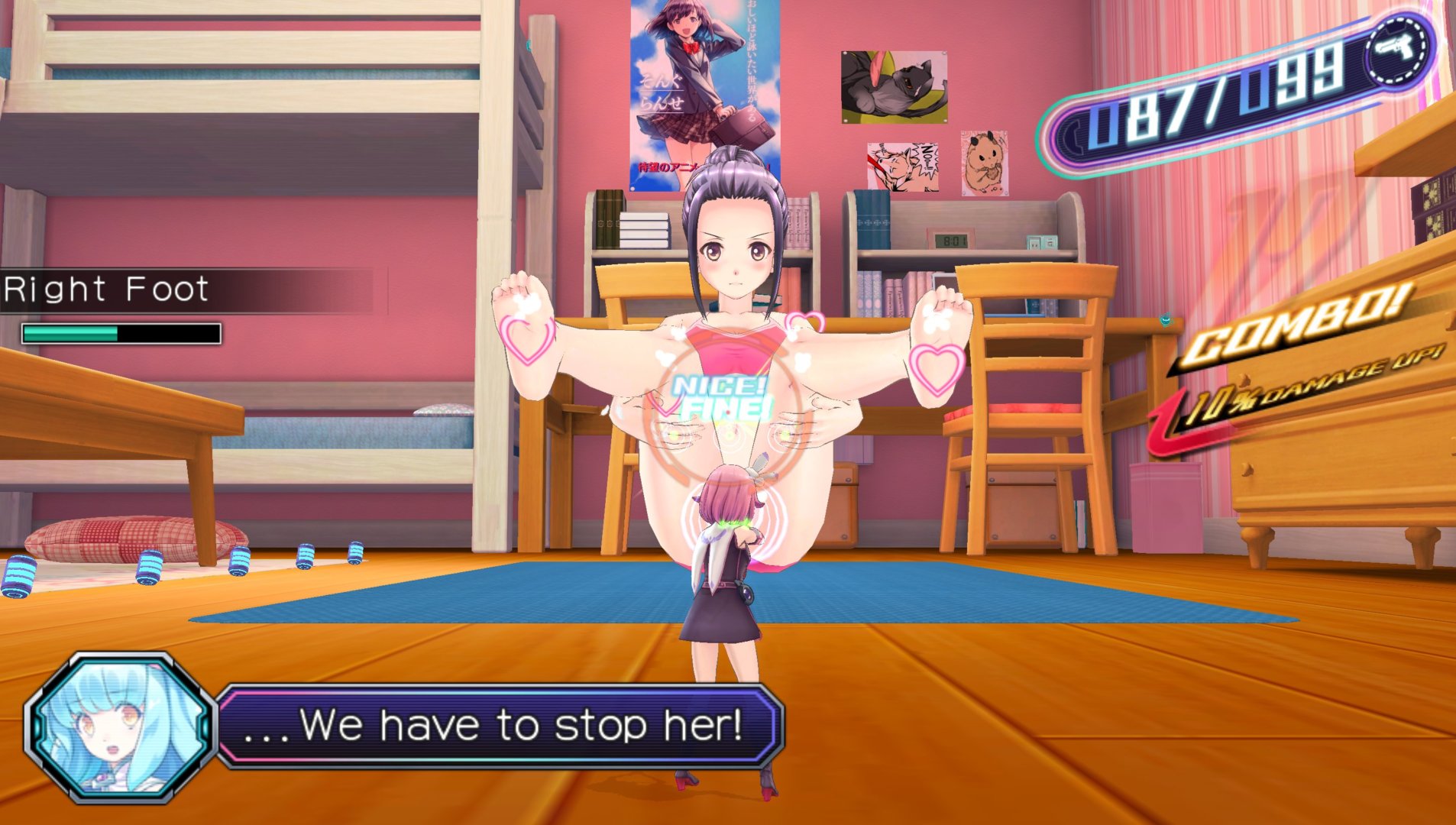This screenshot has width=1456, height=825.
Task: Click the pistol weapon icon
Action: pos(1396,50)
